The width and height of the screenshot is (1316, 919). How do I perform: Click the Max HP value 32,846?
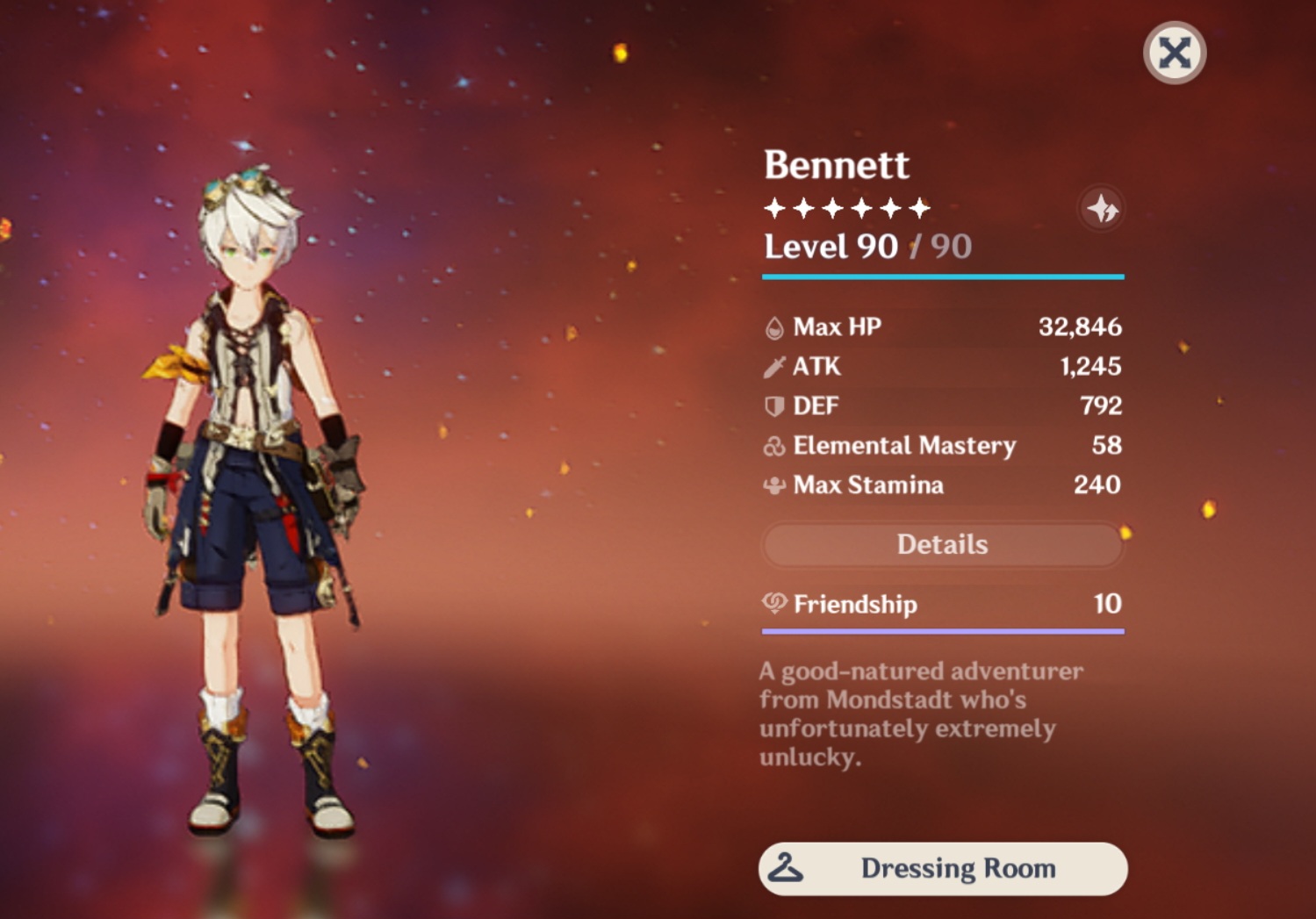pyautogui.click(x=1081, y=326)
